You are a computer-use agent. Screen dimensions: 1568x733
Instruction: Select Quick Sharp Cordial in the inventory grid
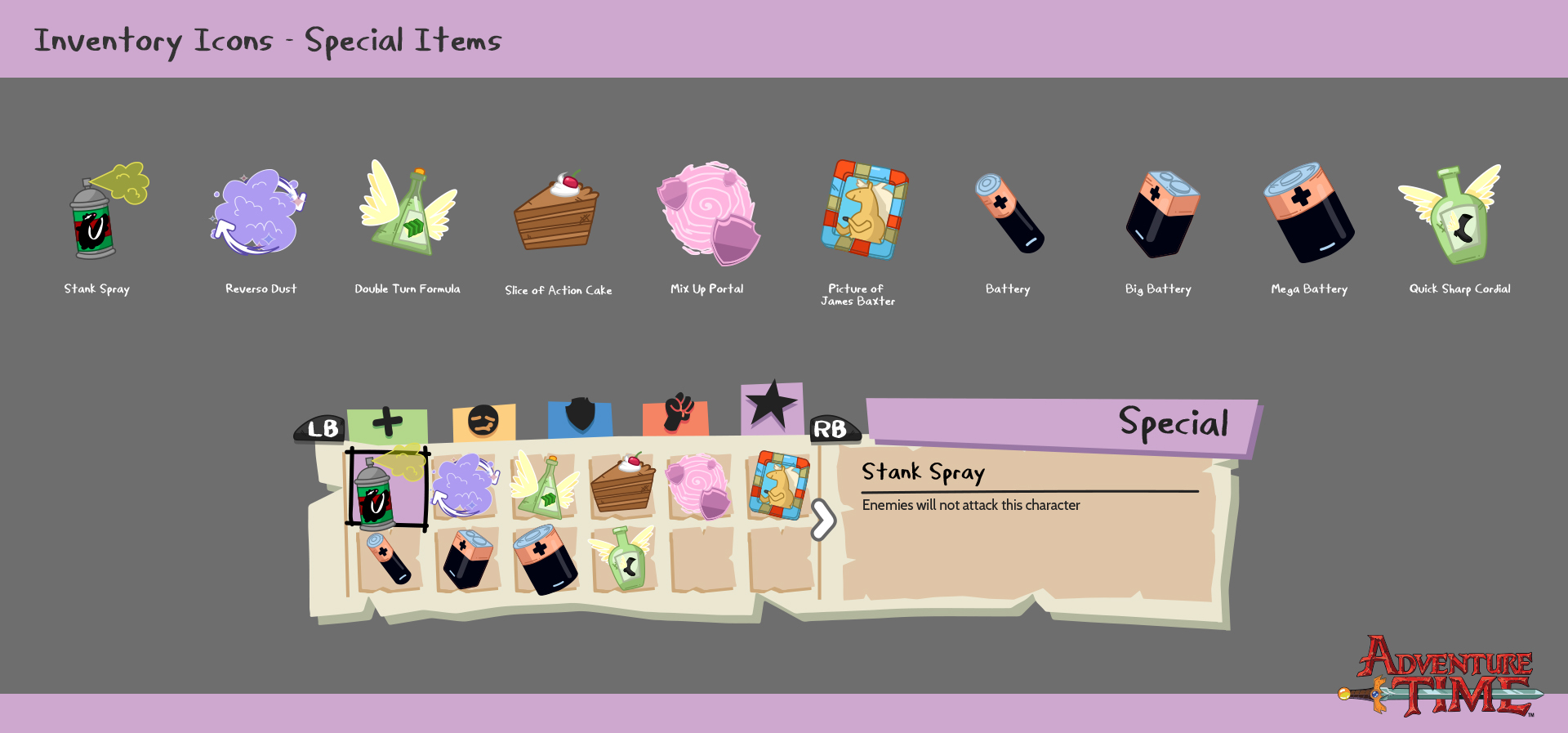click(624, 559)
